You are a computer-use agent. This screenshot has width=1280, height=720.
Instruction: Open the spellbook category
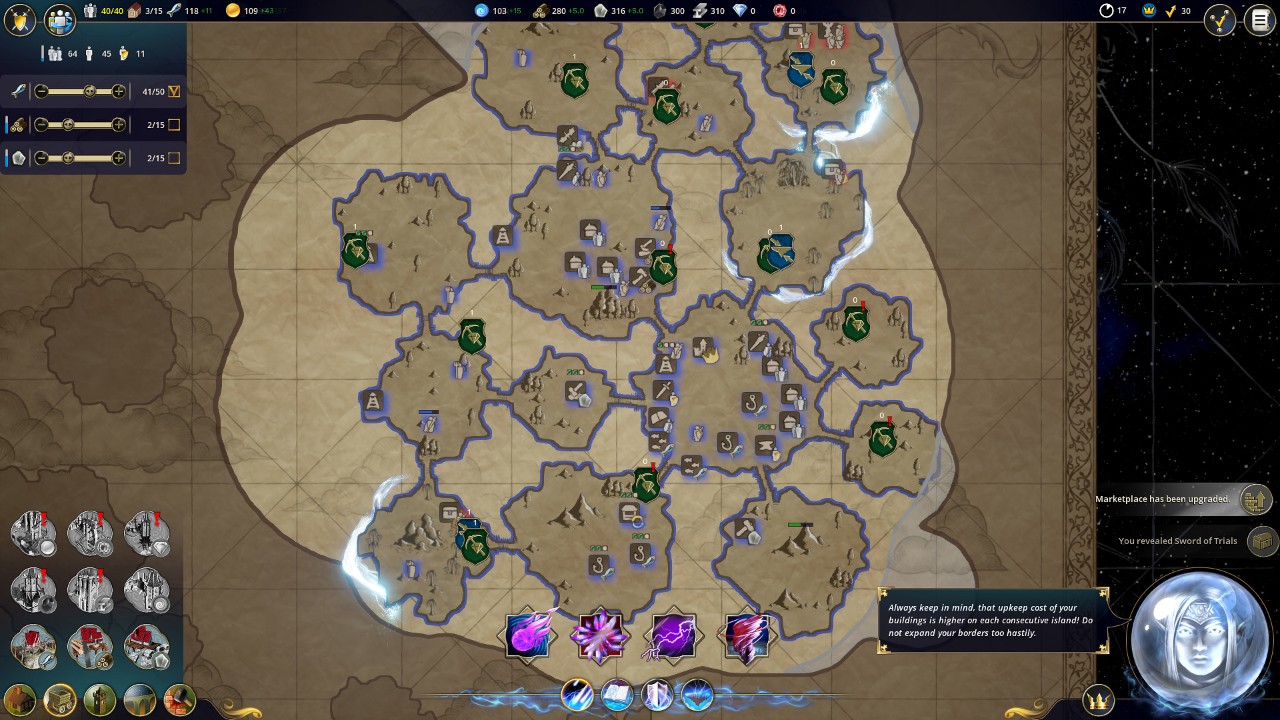coord(617,694)
